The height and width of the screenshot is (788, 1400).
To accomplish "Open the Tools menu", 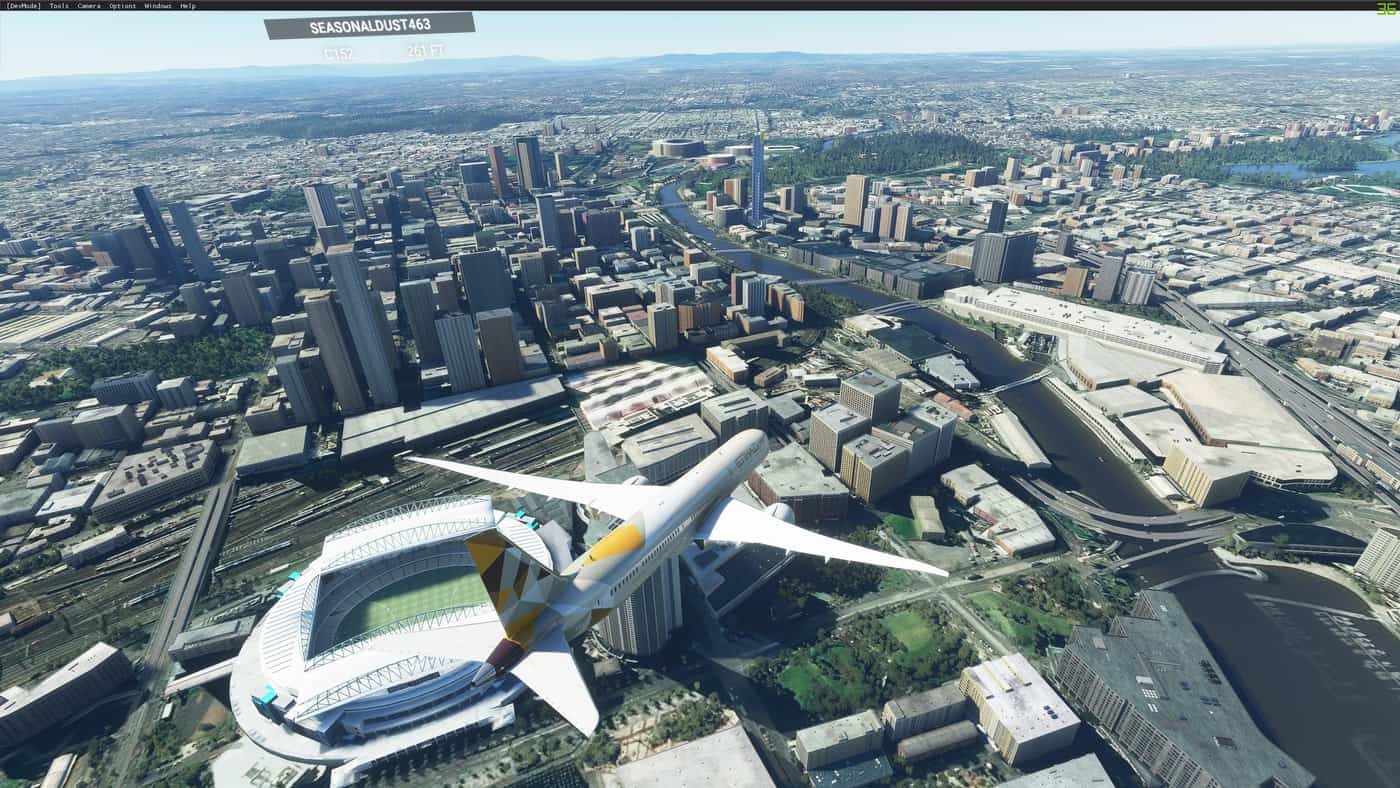I will (59, 6).
